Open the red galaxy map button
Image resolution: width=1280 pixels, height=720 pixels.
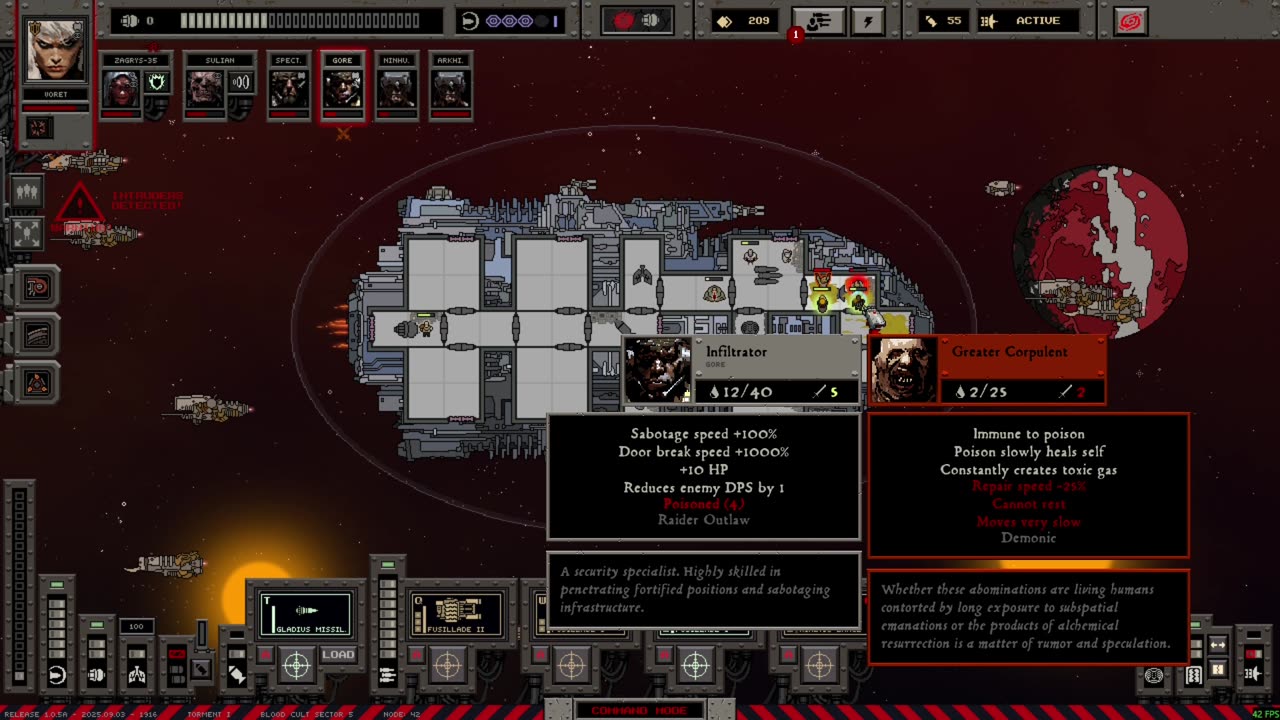coord(1130,21)
